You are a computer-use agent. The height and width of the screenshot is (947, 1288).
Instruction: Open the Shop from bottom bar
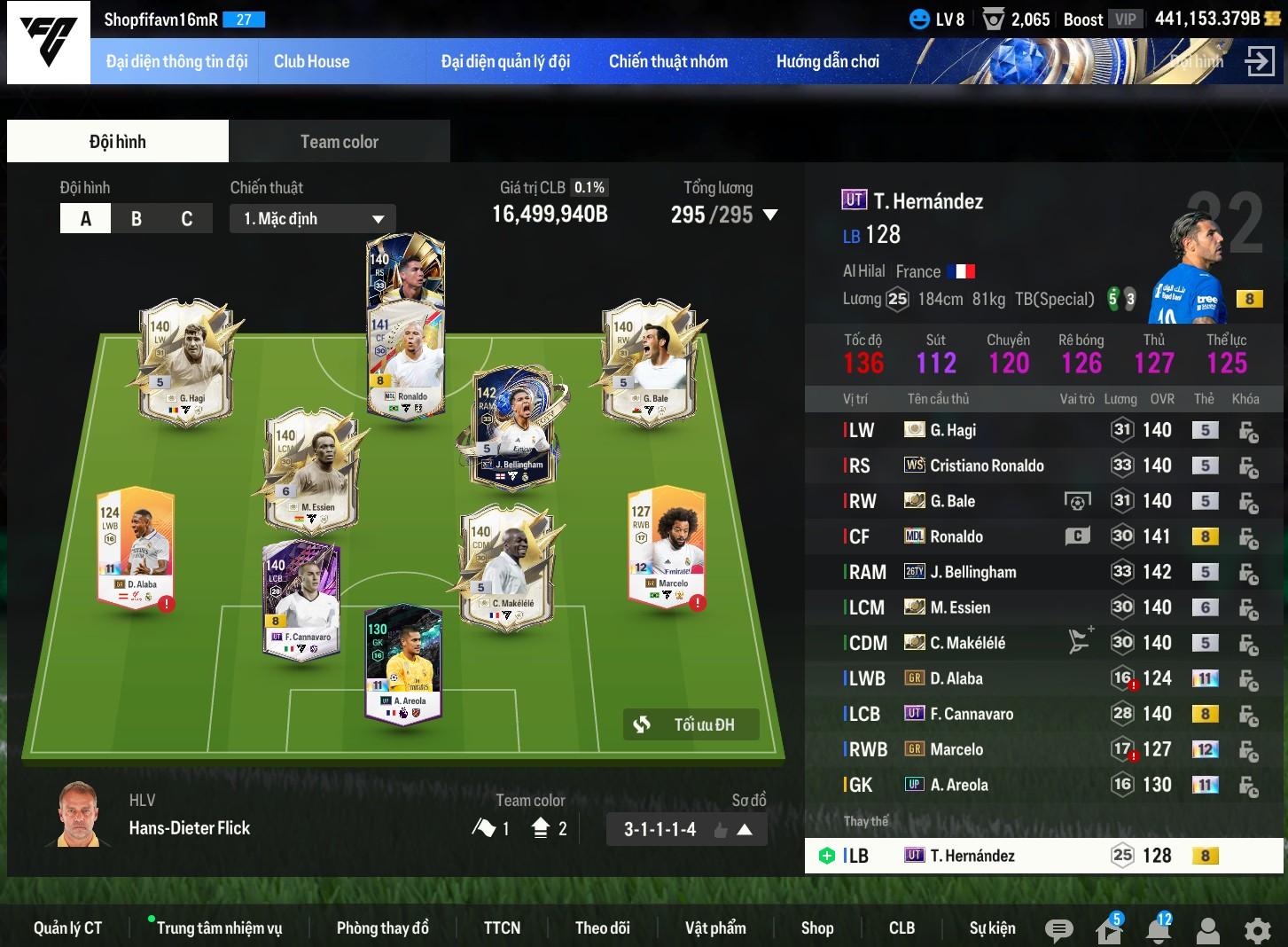(816, 928)
